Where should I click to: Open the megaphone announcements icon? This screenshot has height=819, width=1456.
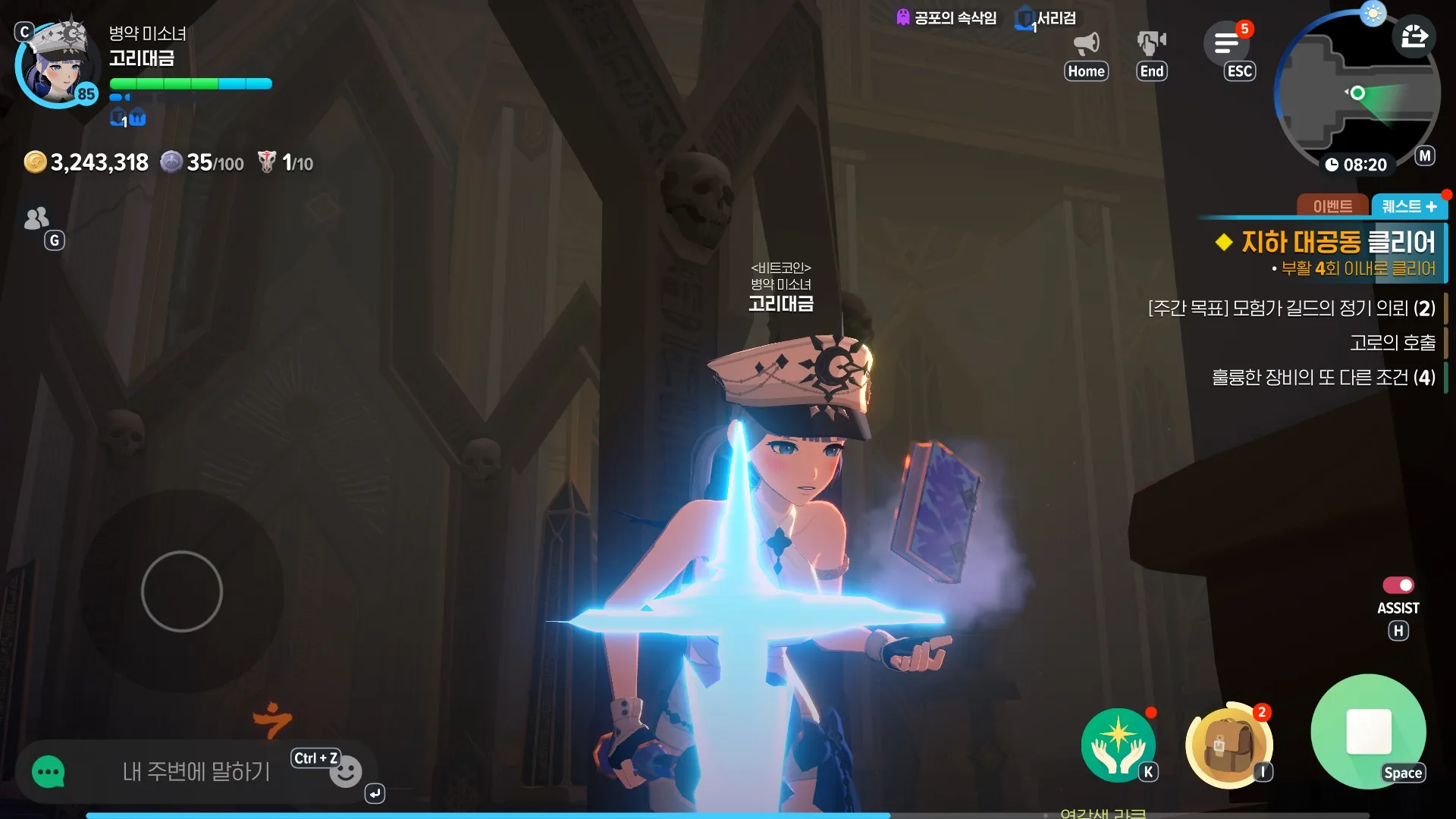click(x=1086, y=44)
